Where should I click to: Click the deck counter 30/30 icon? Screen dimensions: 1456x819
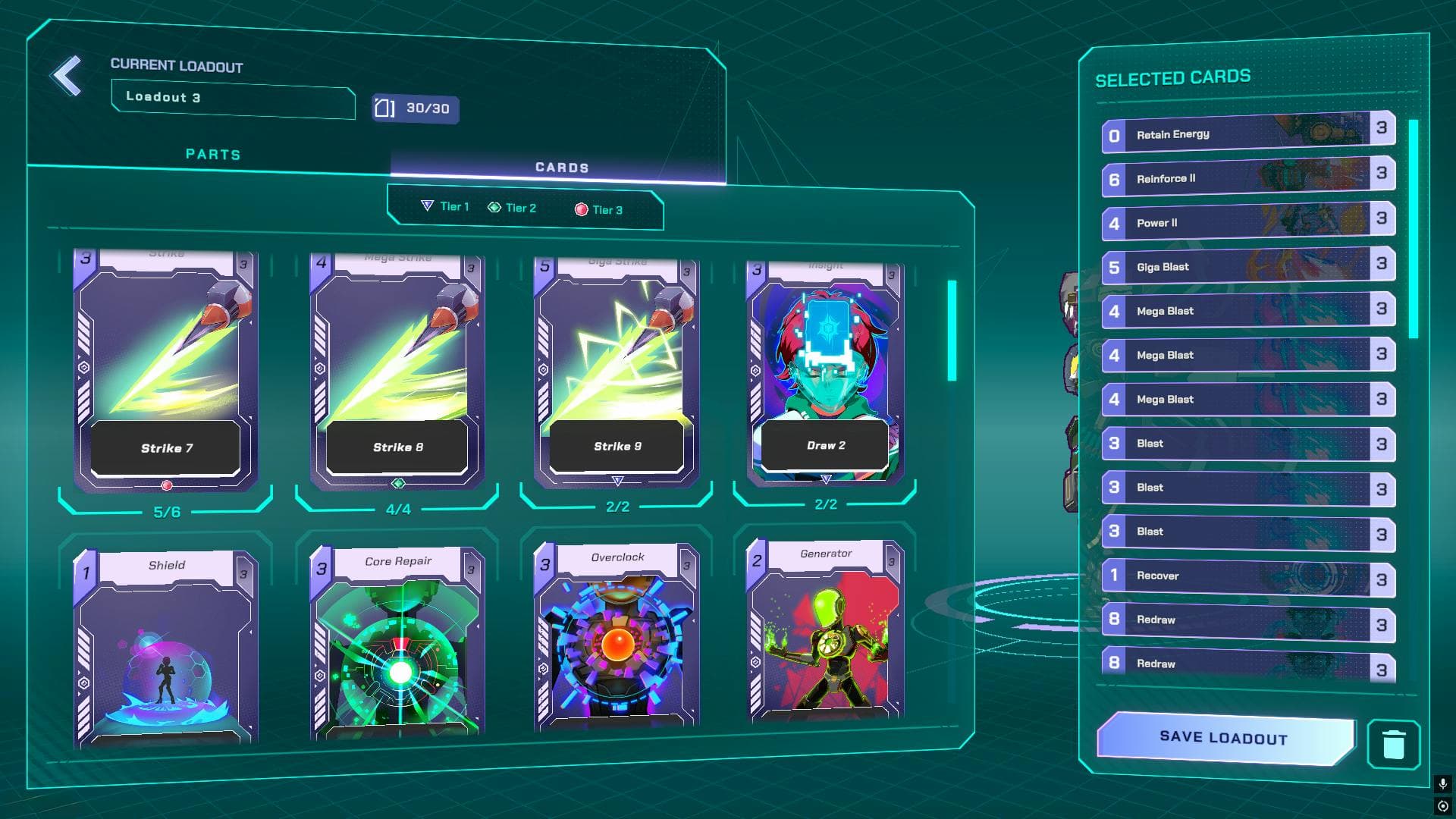[386, 109]
